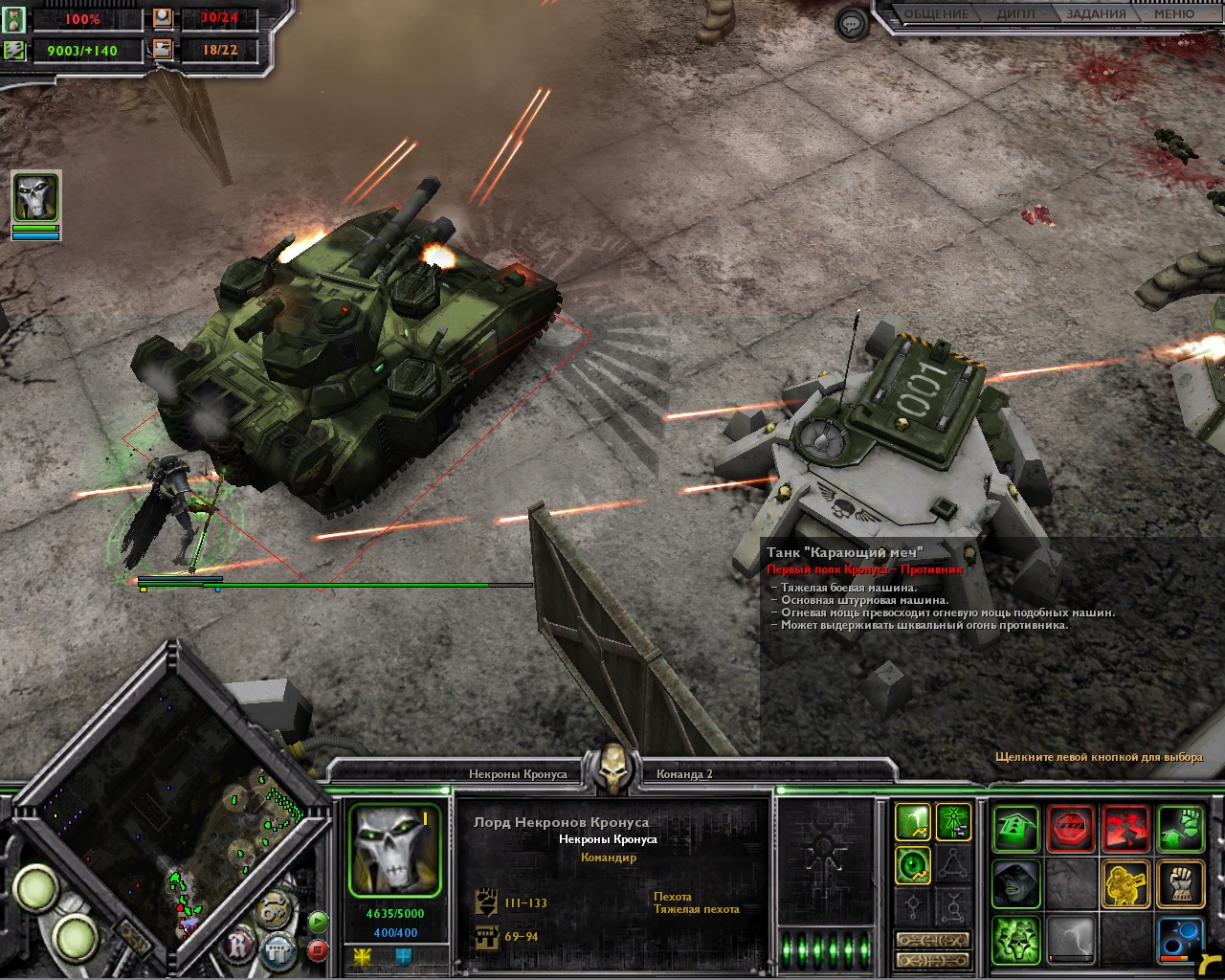The width and height of the screenshot is (1225, 980).
Task: Open the МЕНЮ game menu
Action: (x=1173, y=14)
